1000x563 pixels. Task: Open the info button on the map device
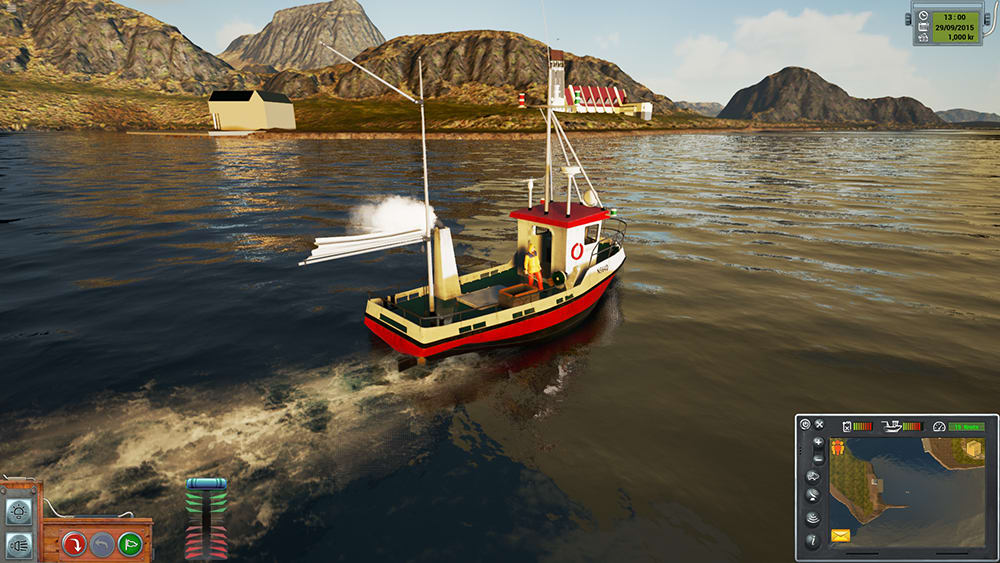(813, 541)
